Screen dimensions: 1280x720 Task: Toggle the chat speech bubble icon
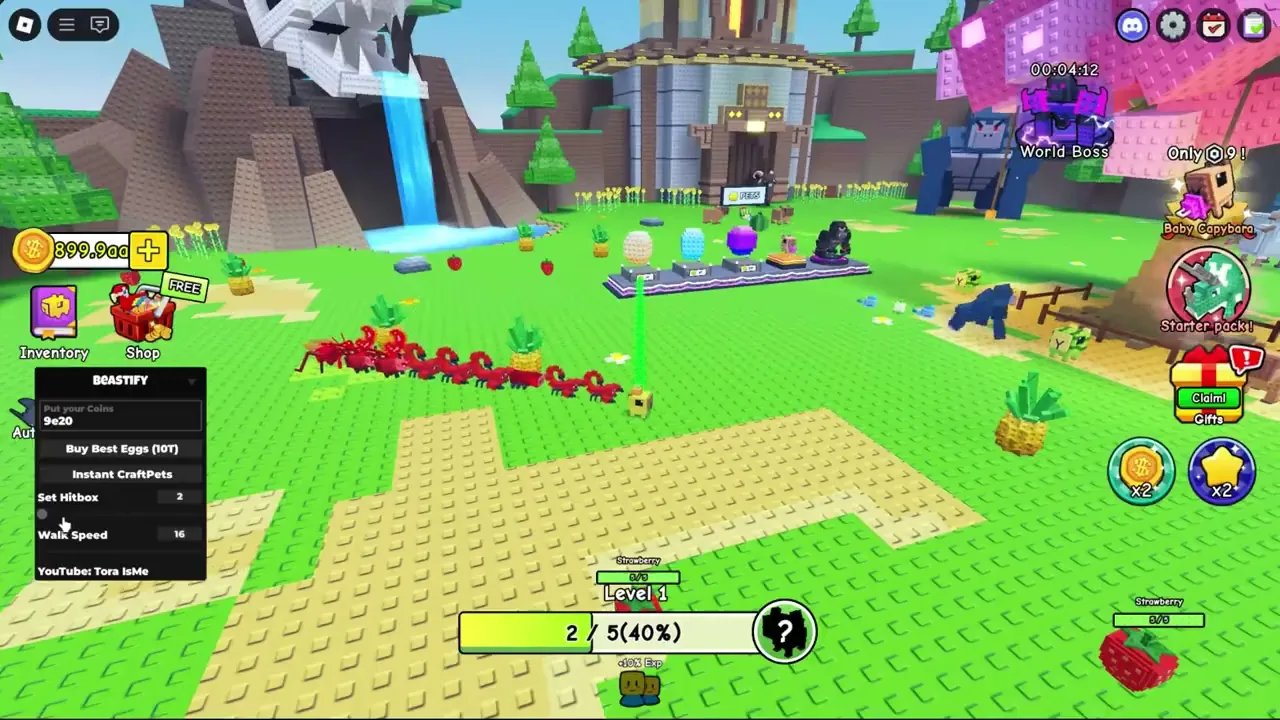click(x=100, y=24)
